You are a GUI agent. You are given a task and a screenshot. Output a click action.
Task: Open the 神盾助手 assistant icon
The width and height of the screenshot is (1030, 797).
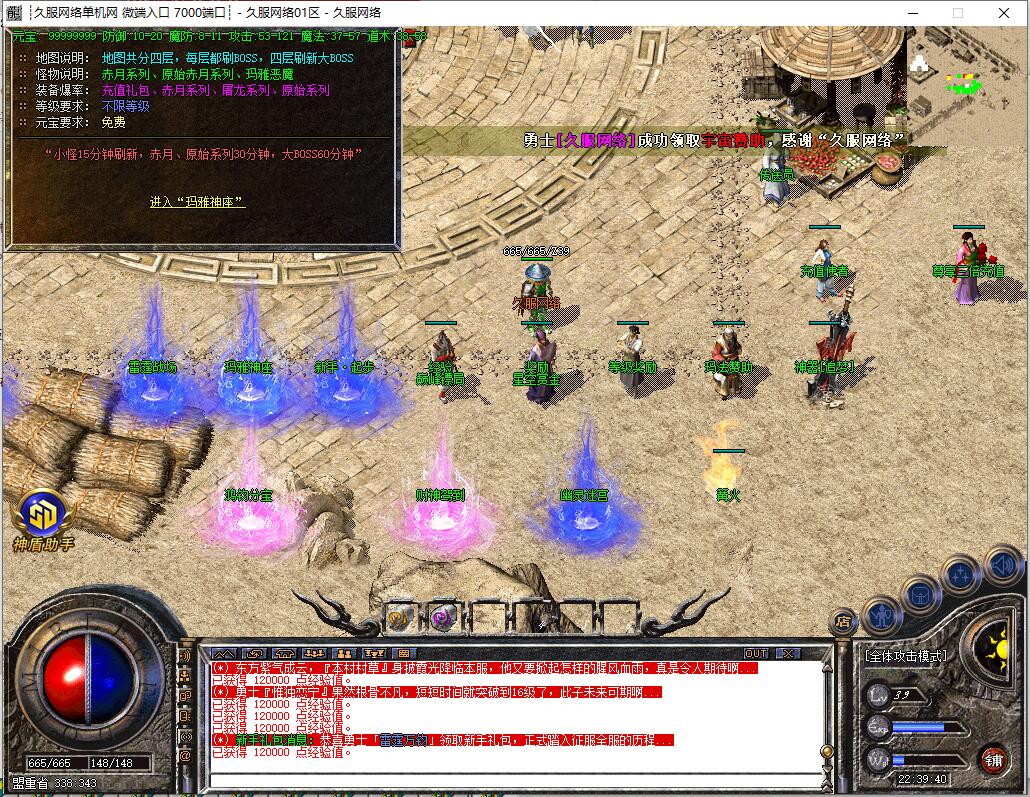click(x=43, y=517)
